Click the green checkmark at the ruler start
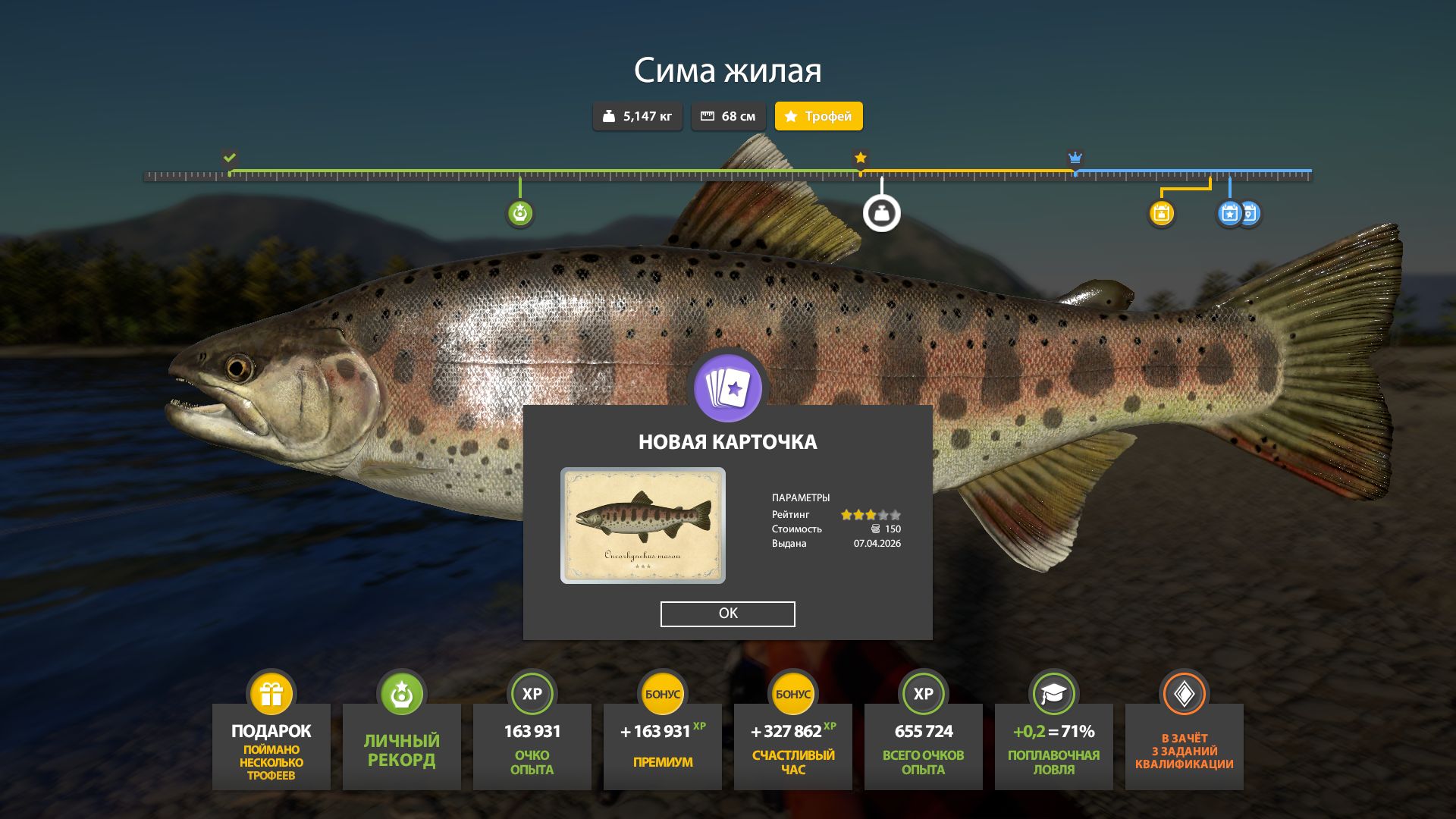 229,158
